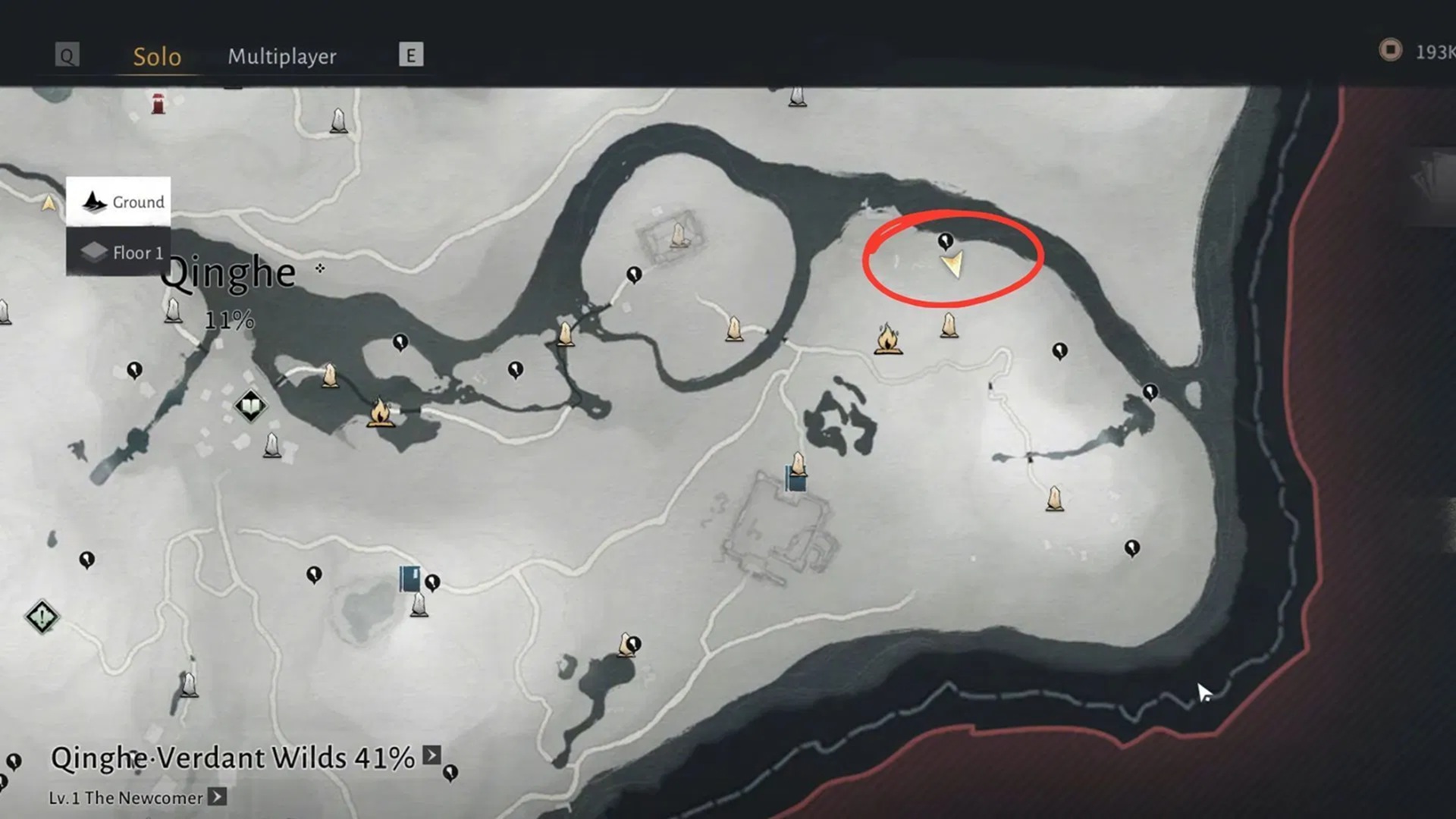The width and height of the screenshot is (1456, 819).
Task: Open Lv.1 The Newcomer details arrow
Action: (218, 797)
